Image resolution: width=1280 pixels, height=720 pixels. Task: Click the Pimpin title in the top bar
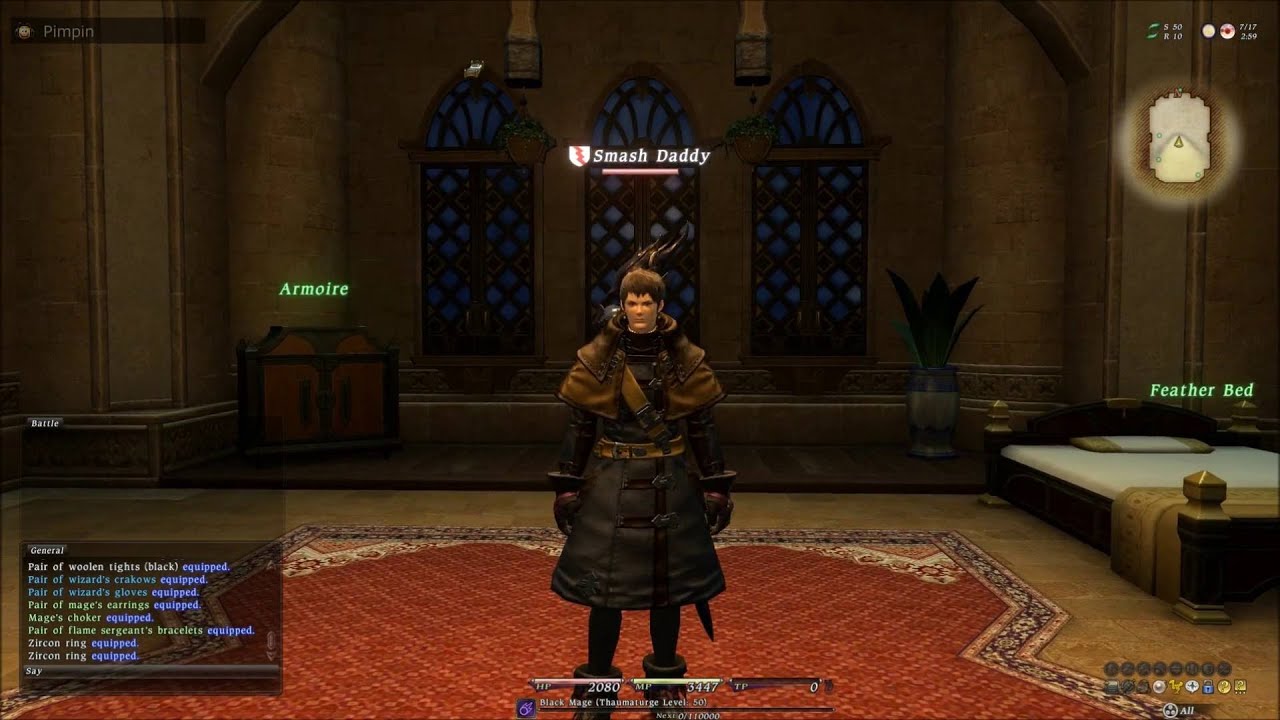coord(68,31)
